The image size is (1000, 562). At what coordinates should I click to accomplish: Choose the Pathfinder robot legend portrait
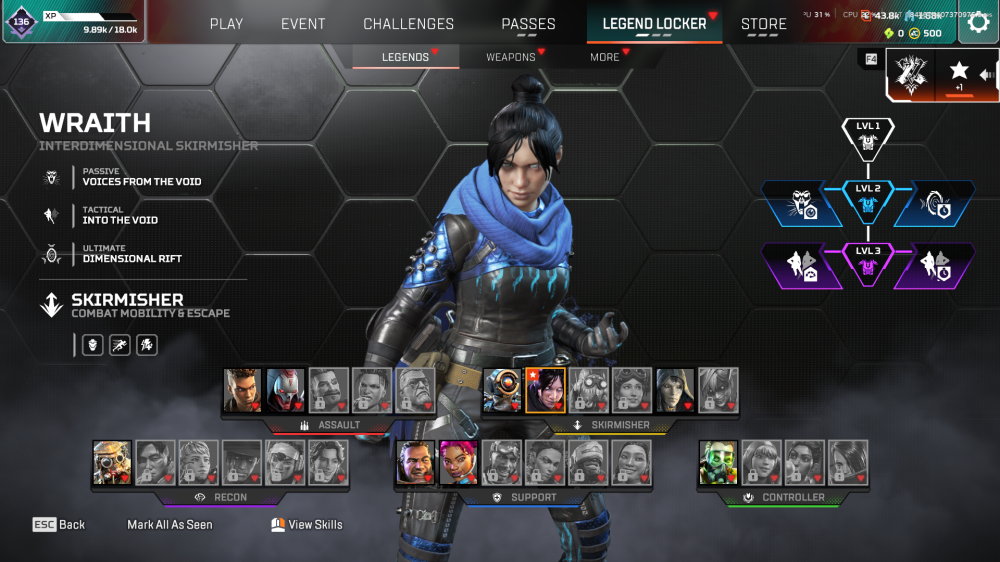pyautogui.click(x=503, y=390)
